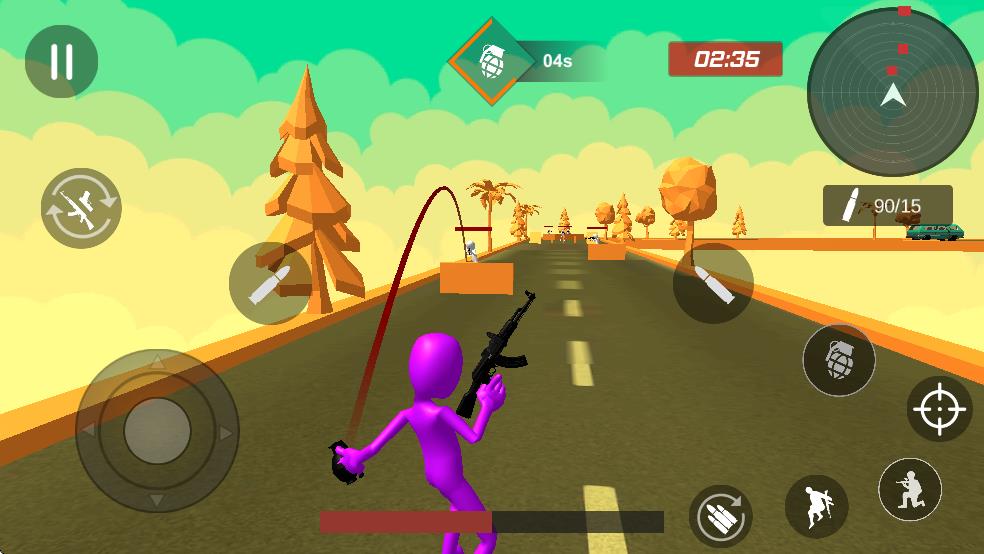984x554 pixels.
Task: Activate the crosshair aim button
Action: coord(940,409)
